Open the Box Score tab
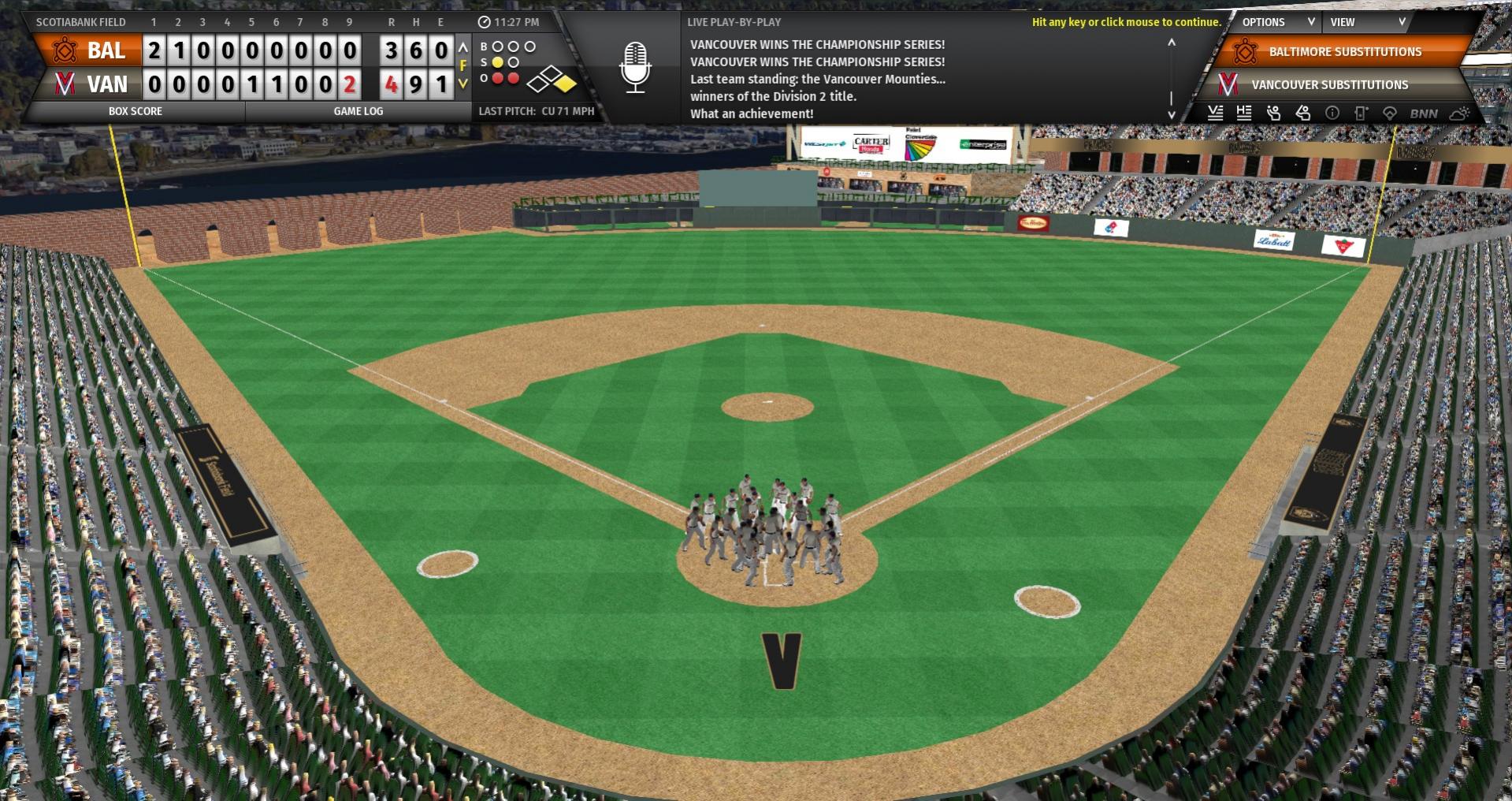The image size is (1512, 801). coord(135,111)
